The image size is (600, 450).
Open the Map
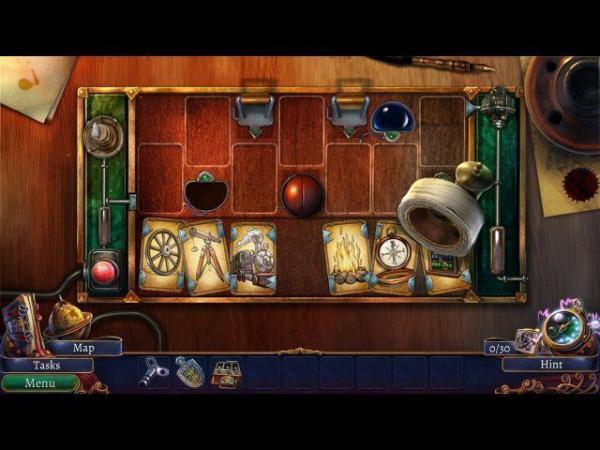pyautogui.click(x=84, y=348)
